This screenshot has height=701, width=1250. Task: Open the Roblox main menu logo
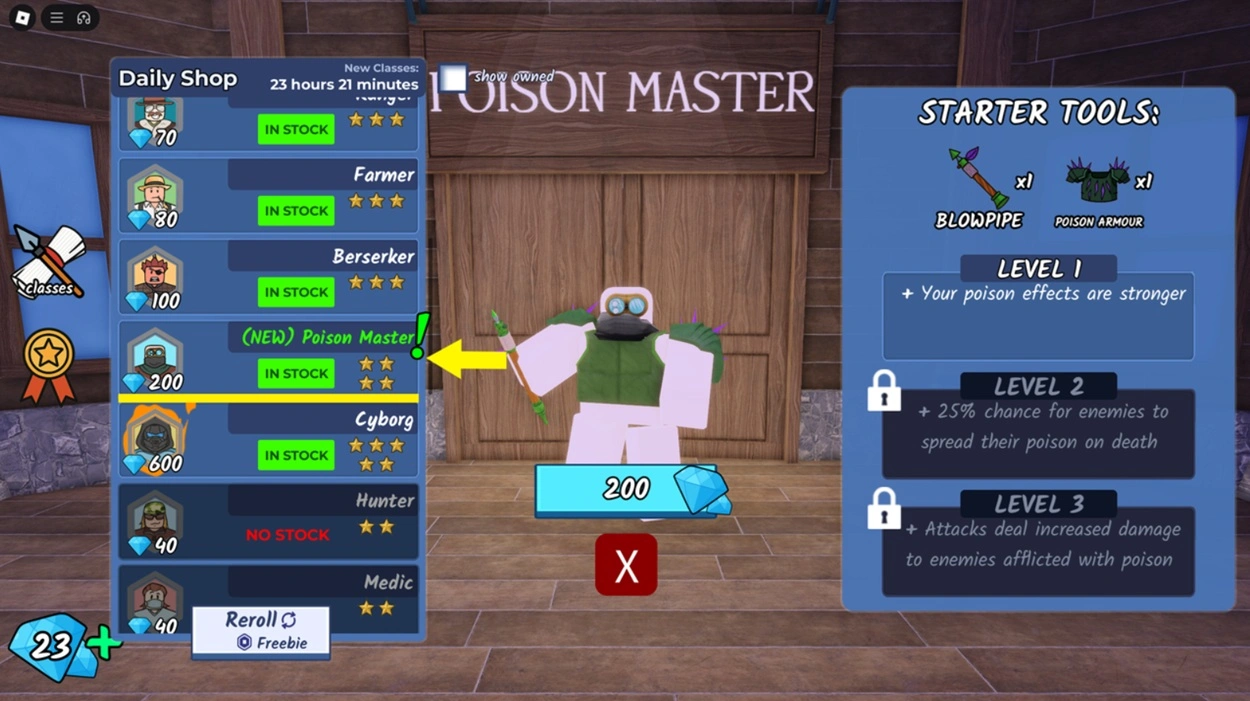click(22, 18)
